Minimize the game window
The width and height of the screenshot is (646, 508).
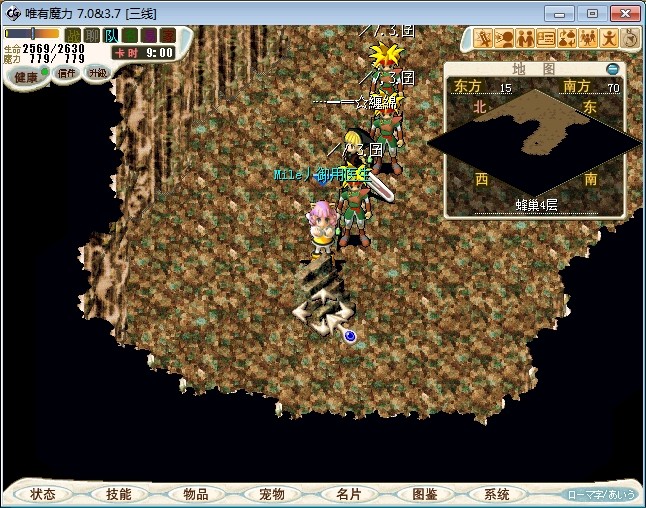563,13
